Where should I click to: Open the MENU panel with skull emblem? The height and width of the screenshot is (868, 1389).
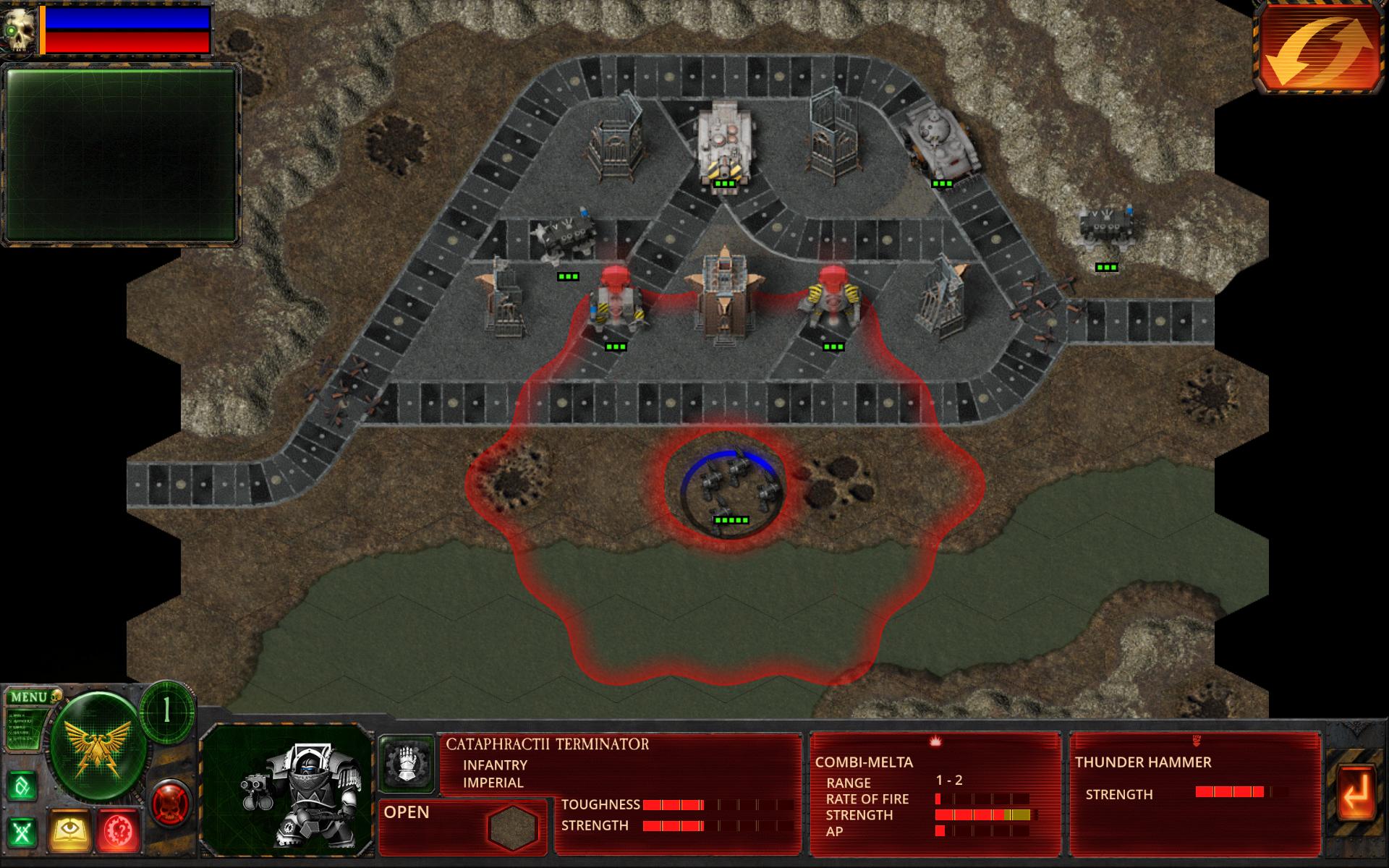click(29, 696)
